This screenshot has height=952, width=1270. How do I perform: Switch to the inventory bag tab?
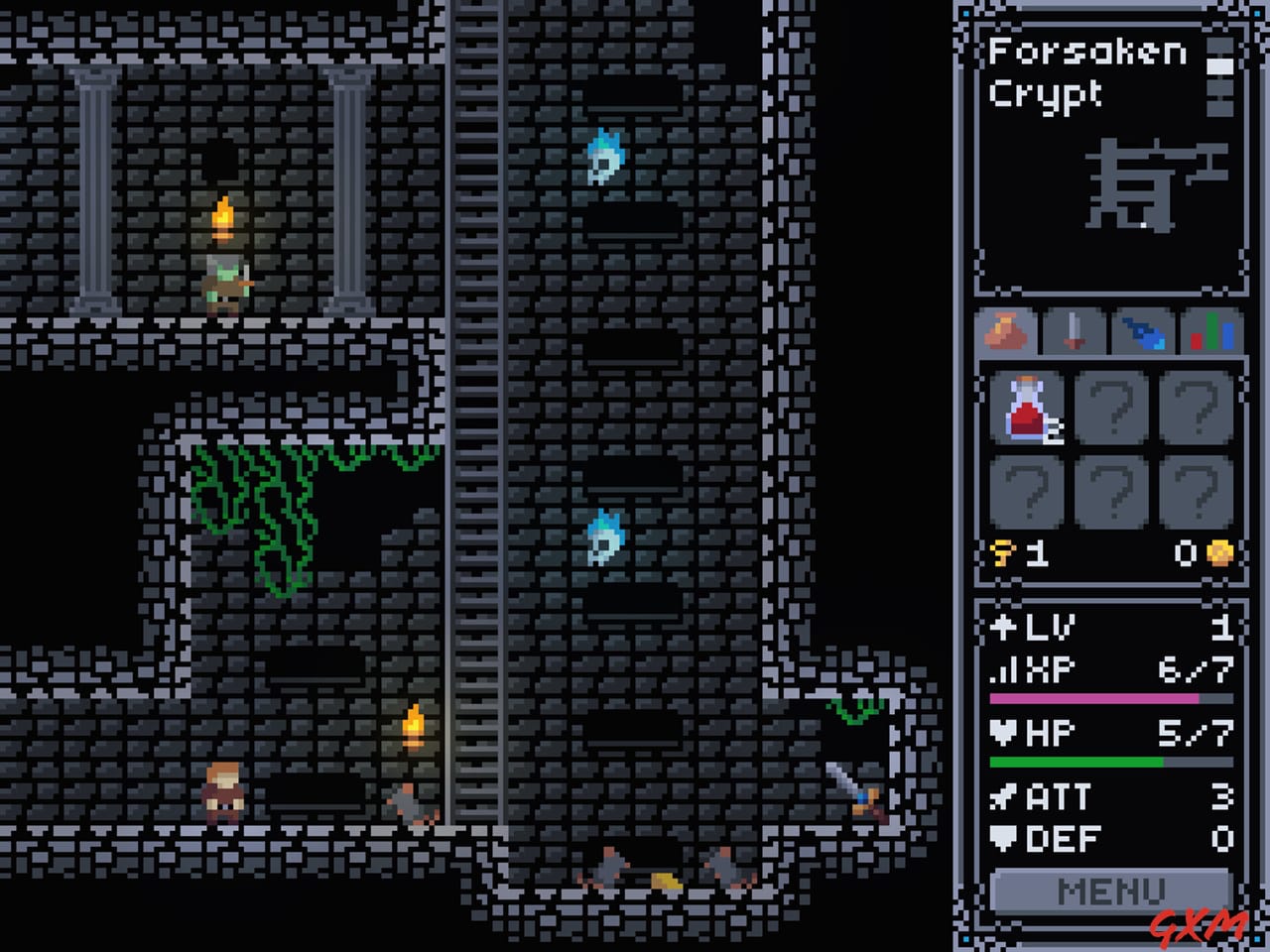tap(1006, 332)
